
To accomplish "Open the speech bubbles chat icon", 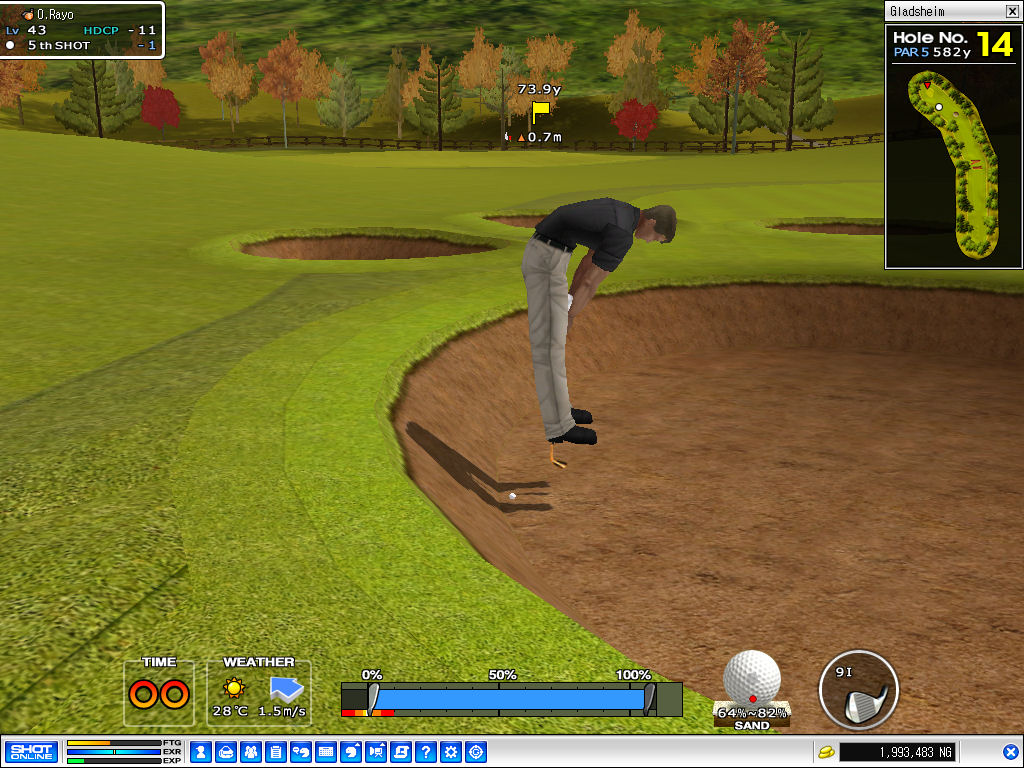I will click(301, 752).
